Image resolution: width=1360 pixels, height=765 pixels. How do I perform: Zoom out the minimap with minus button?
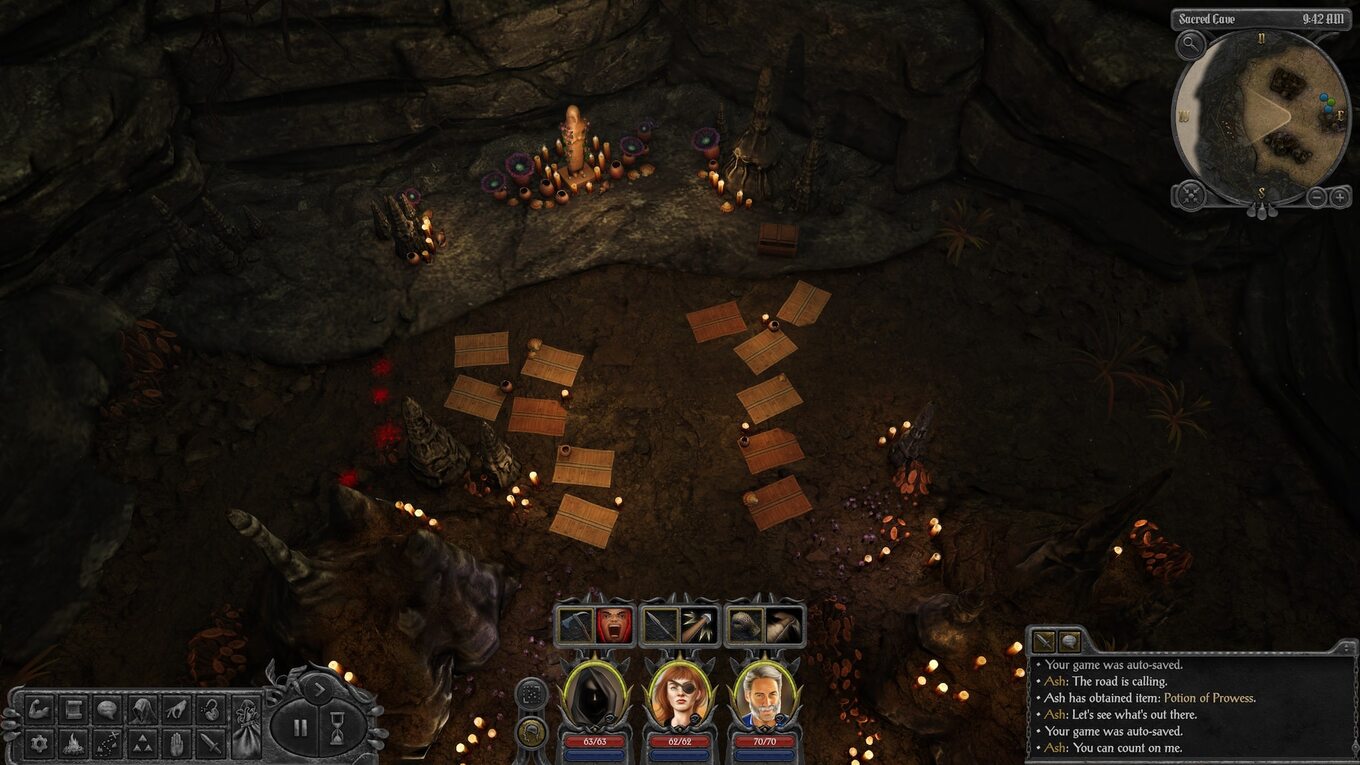tap(1317, 196)
